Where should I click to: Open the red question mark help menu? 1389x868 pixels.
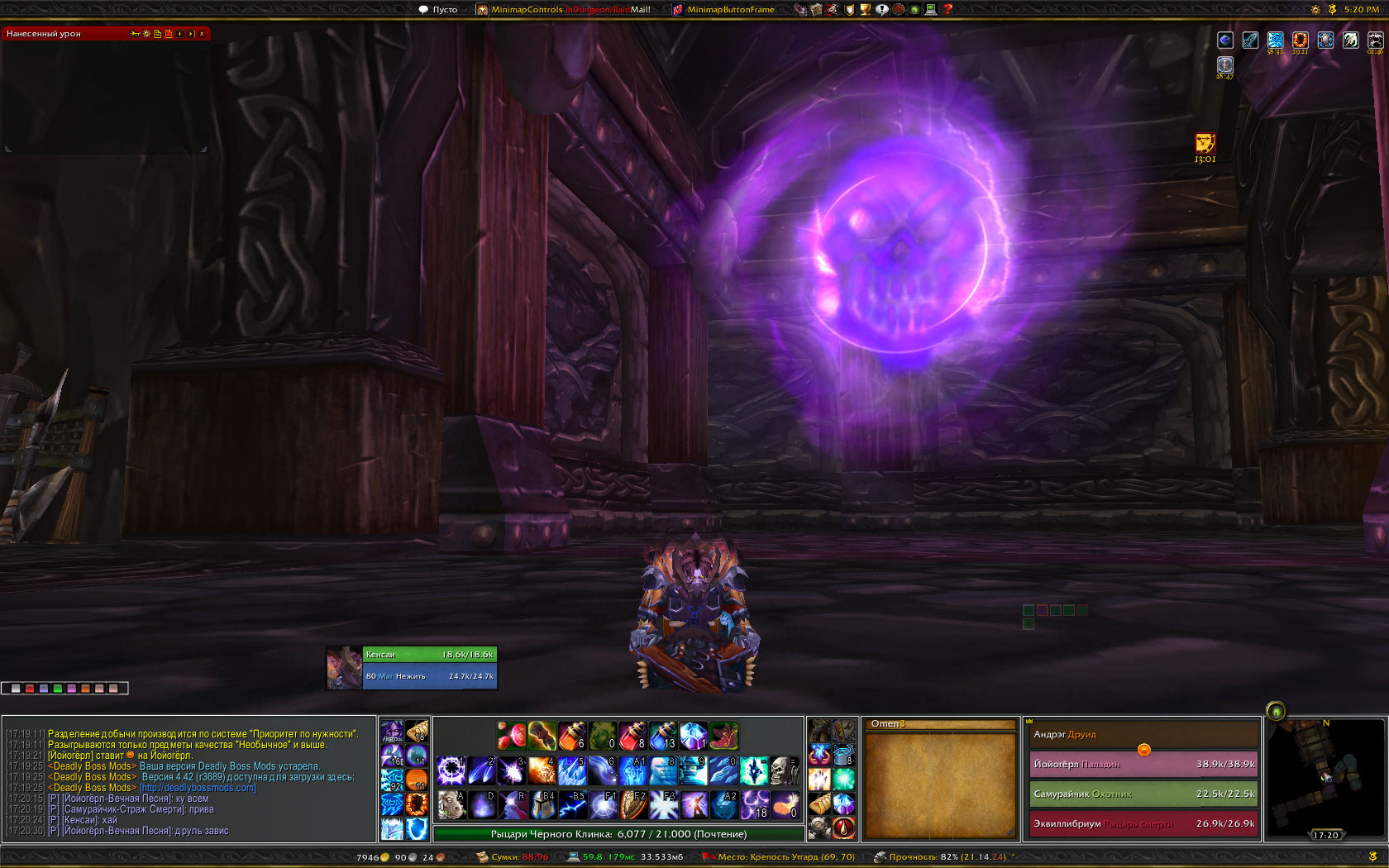(x=948, y=10)
